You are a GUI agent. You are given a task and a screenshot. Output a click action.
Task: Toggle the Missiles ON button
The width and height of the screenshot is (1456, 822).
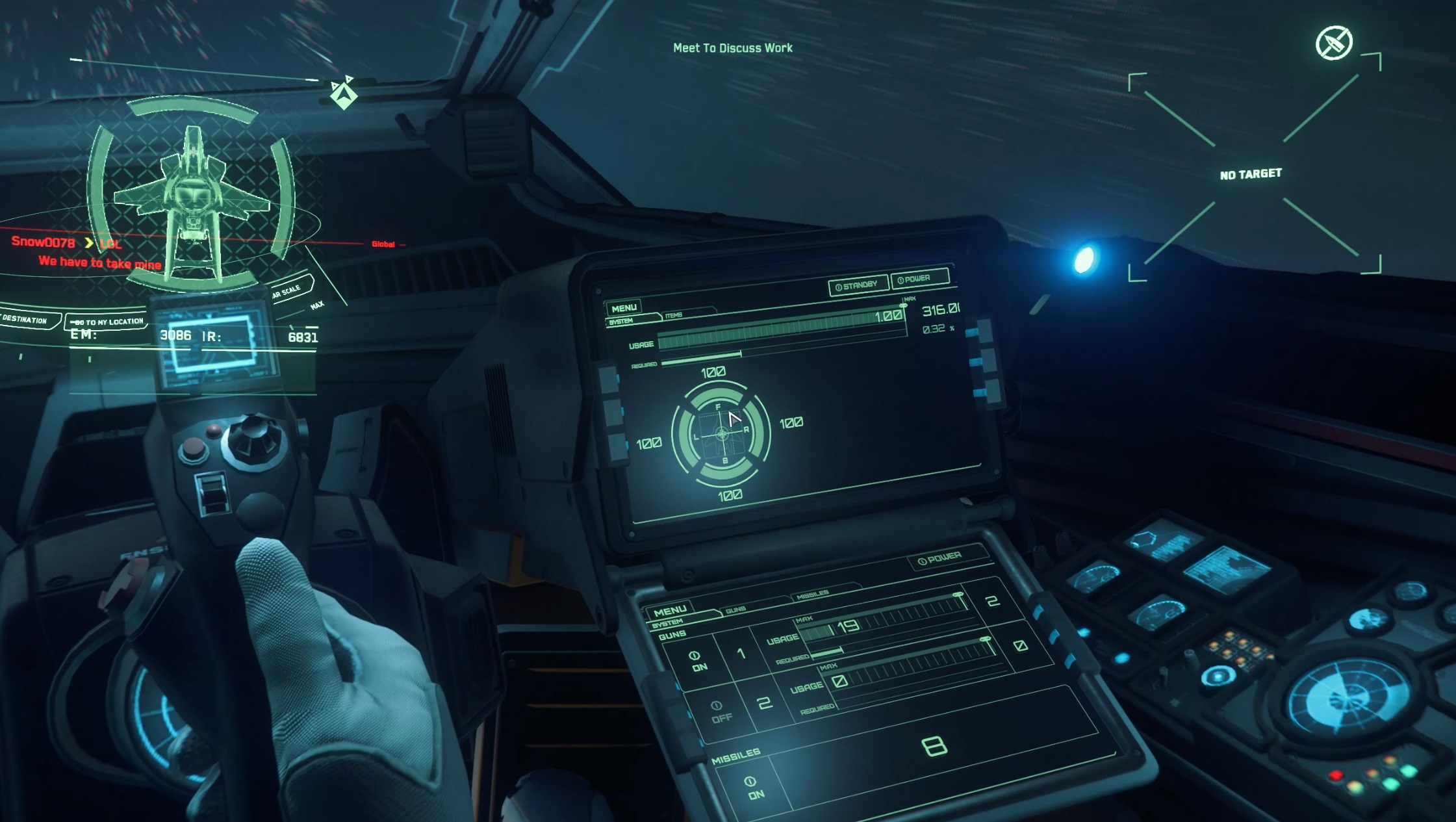(x=753, y=787)
